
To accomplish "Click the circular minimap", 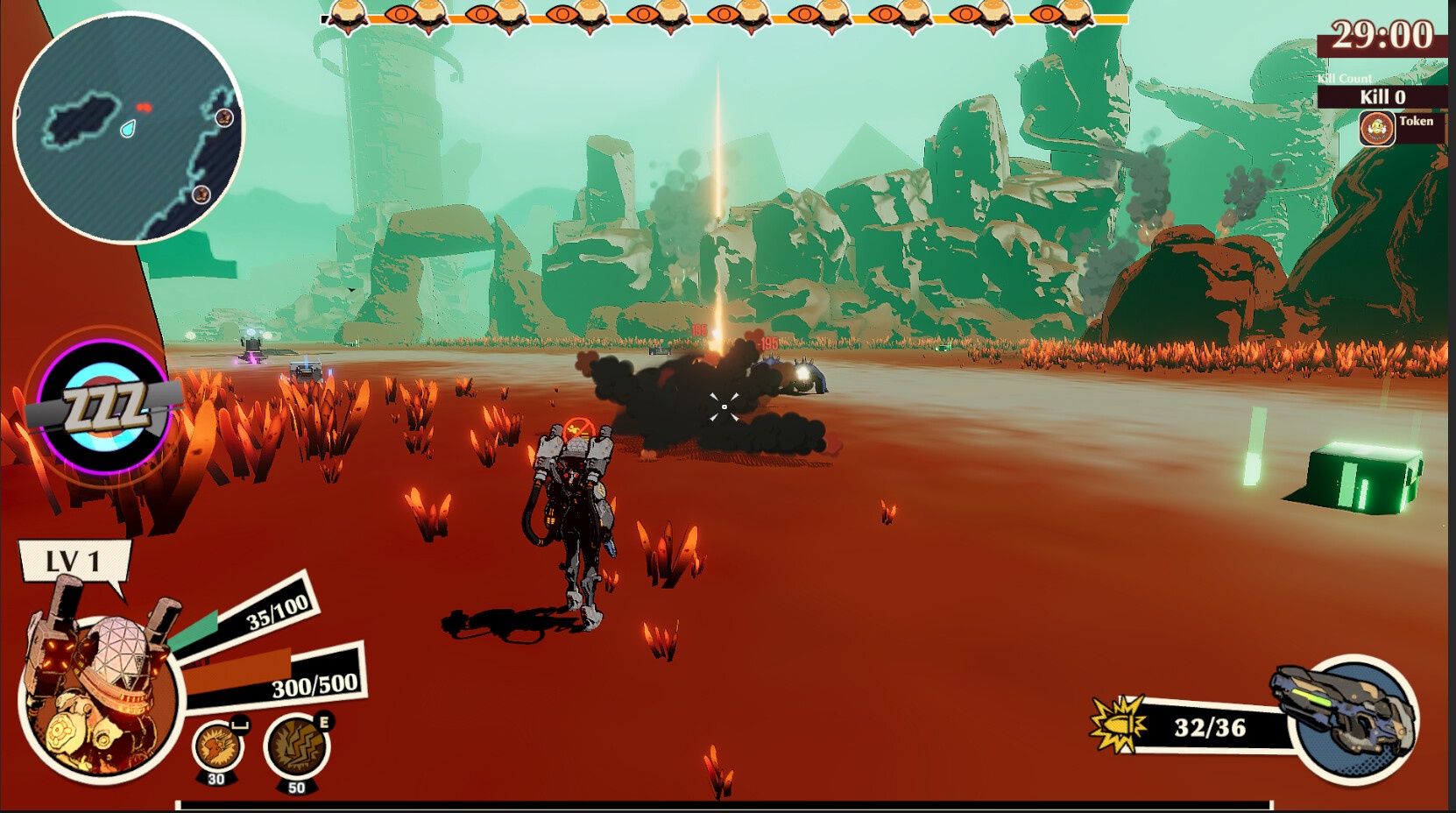I will pos(128,128).
